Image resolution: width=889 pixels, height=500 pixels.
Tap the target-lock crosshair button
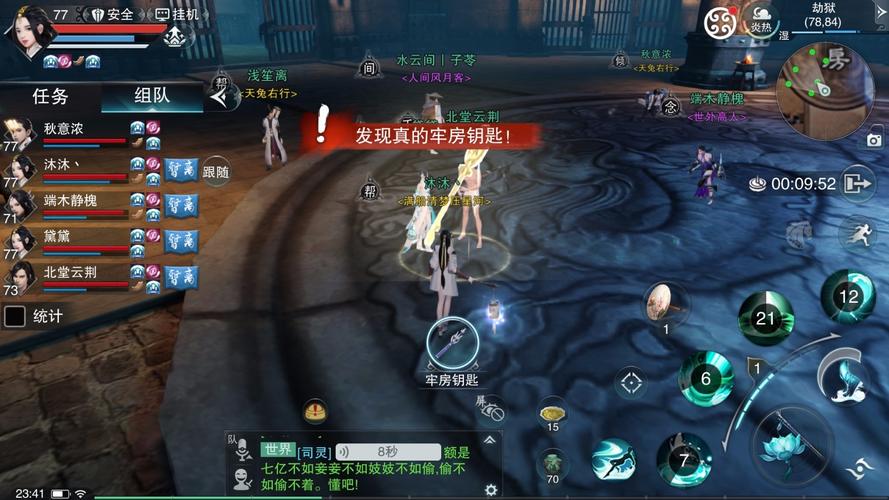630,382
